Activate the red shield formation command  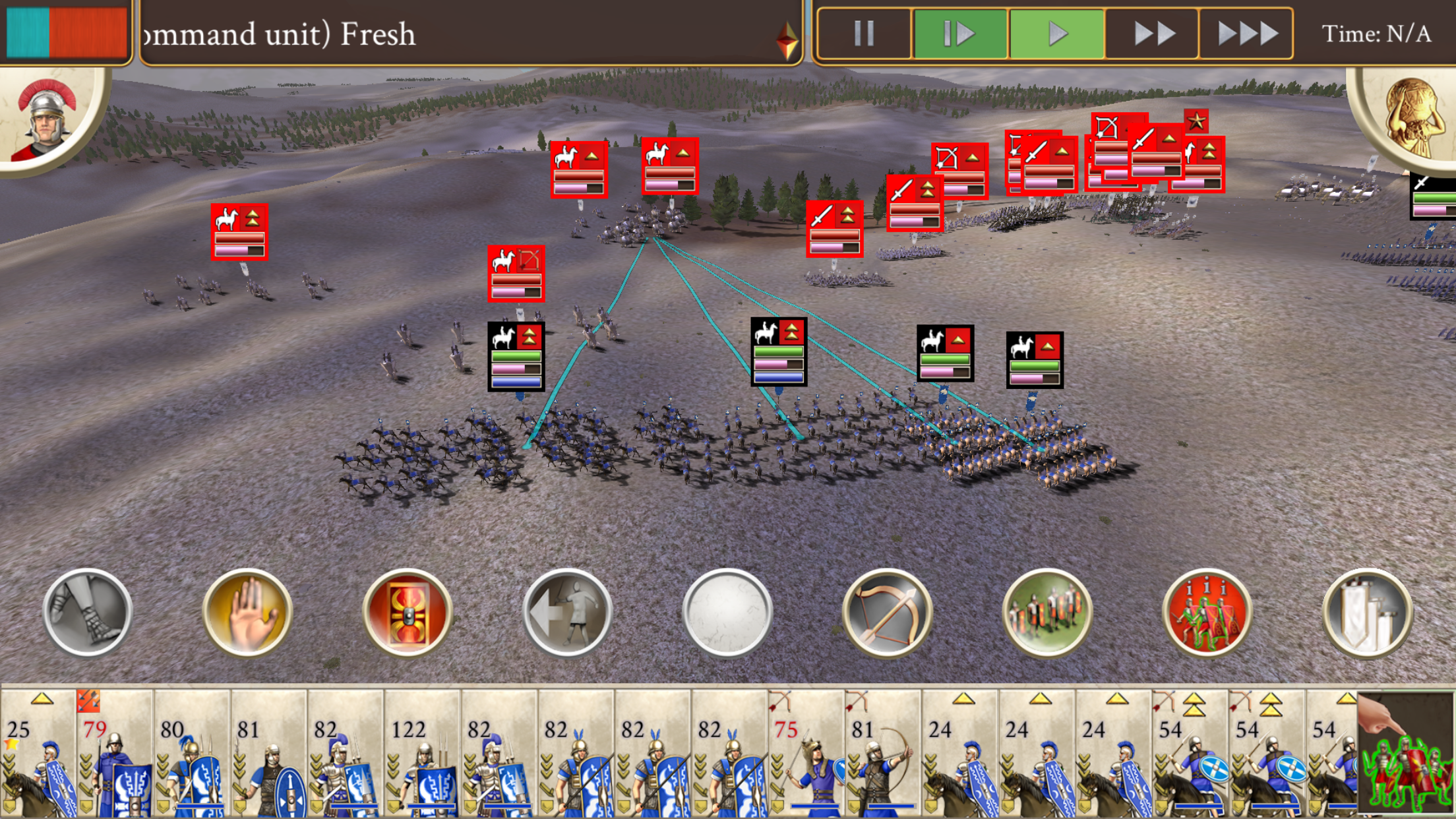coord(408,613)
